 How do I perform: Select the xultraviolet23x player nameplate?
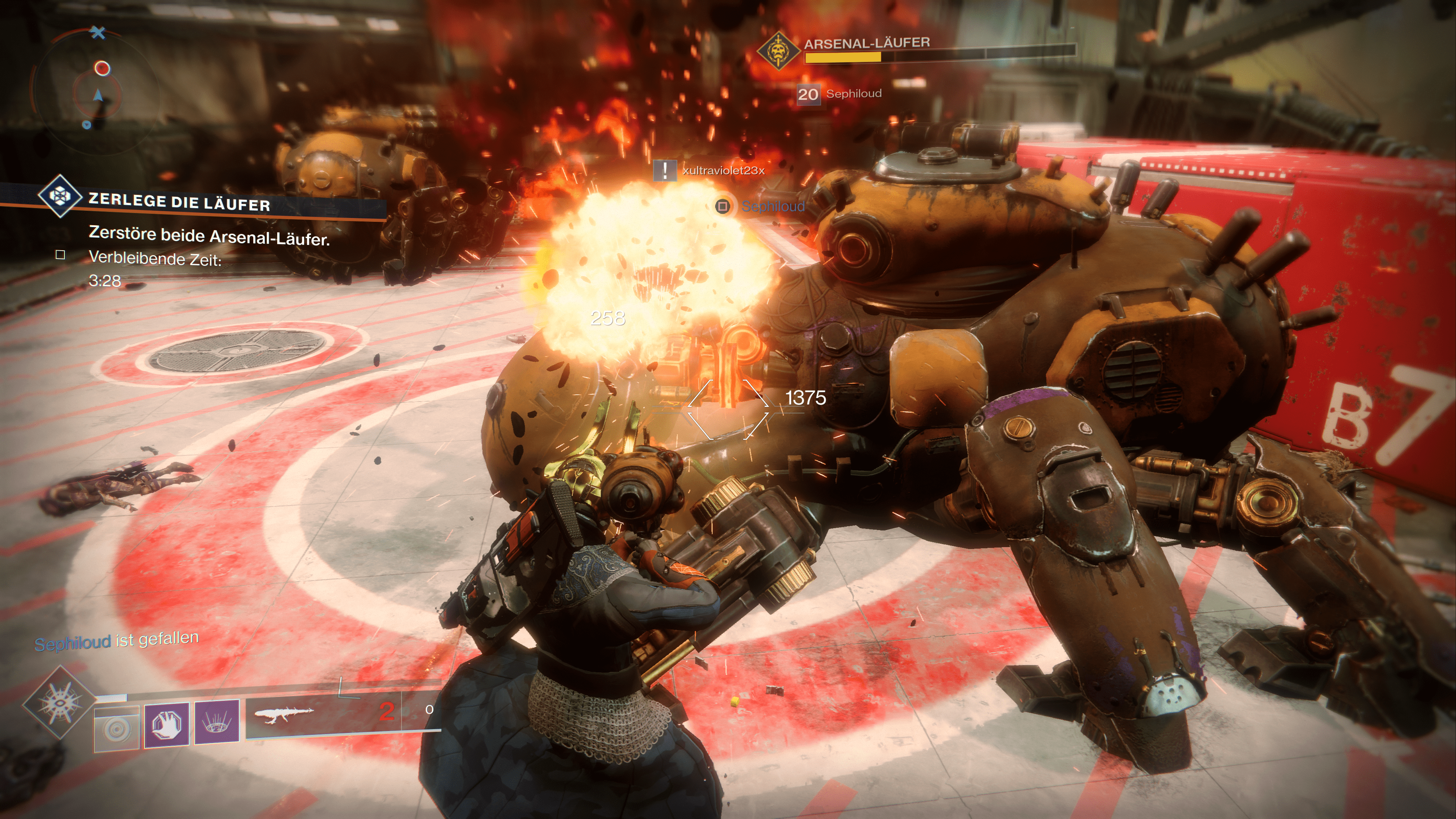[723, 170]
